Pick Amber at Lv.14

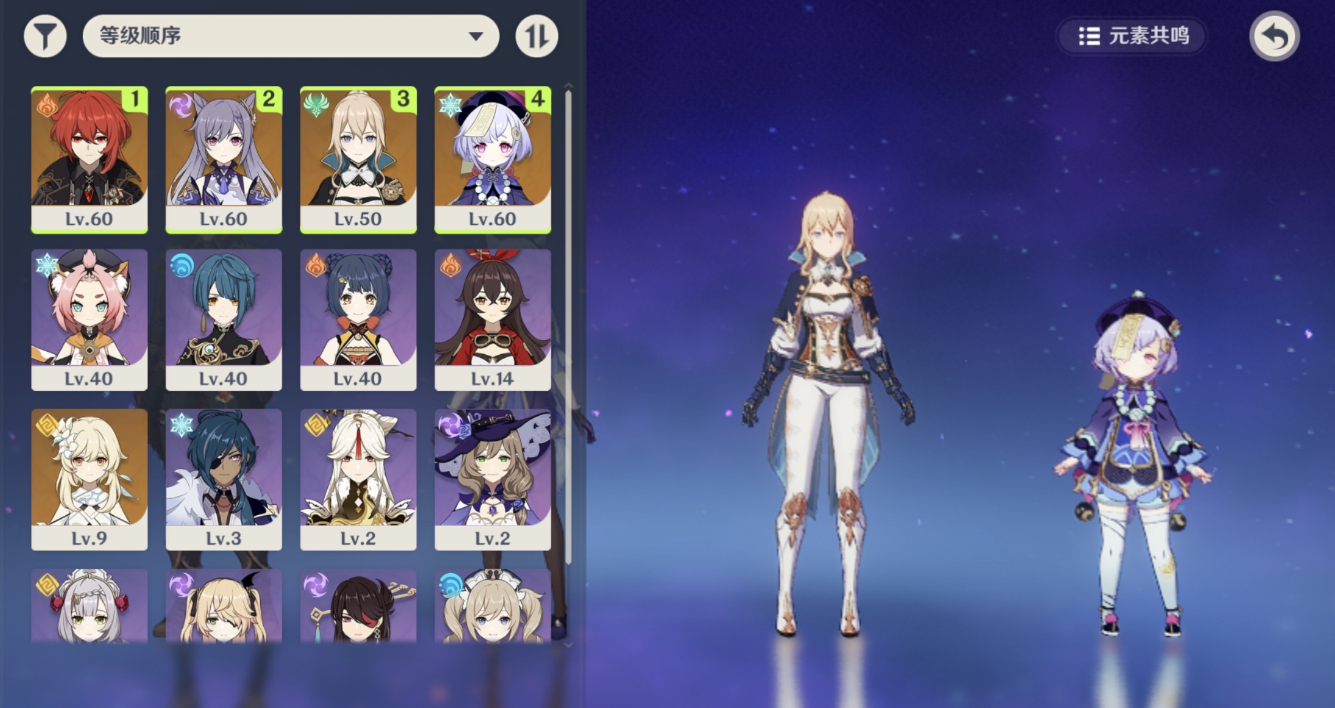point(492,319)
